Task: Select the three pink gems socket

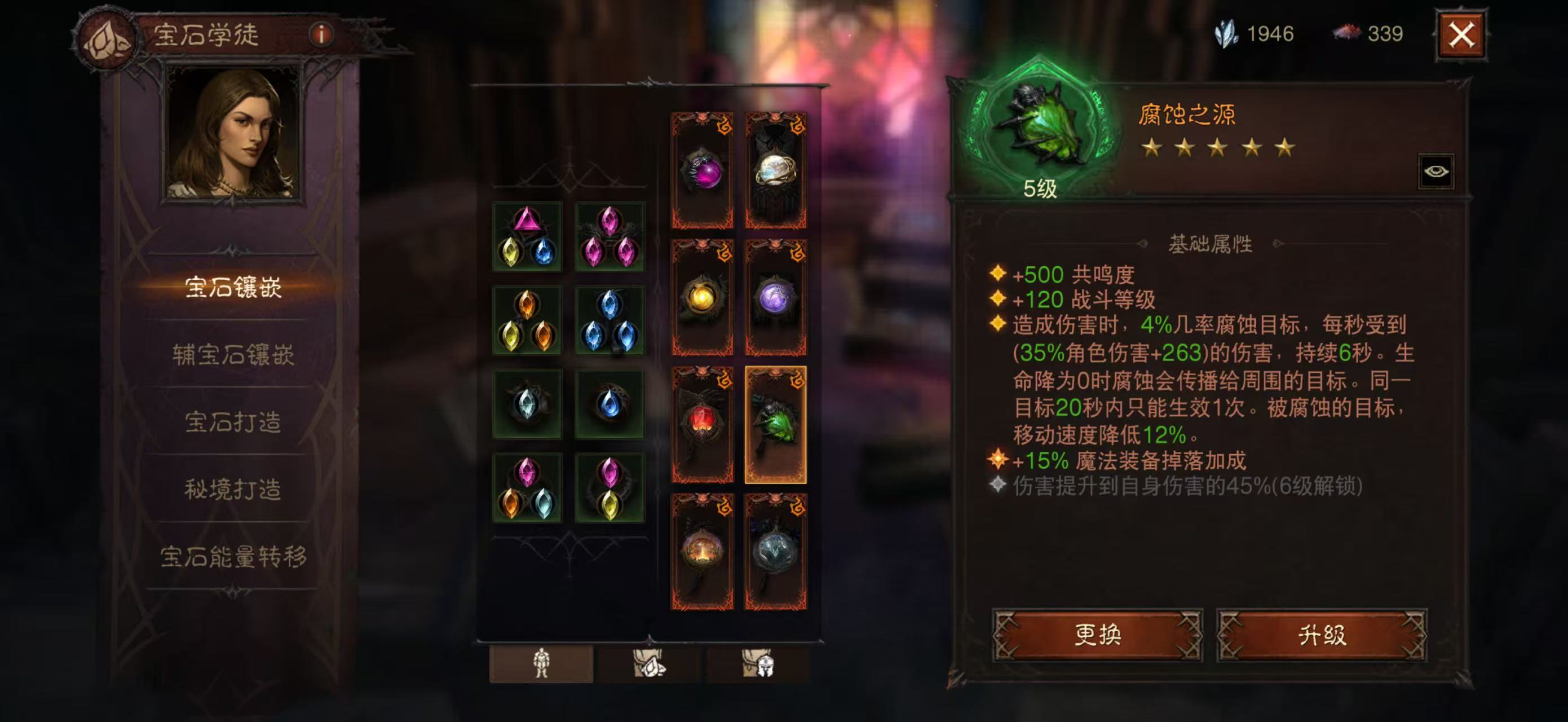Action: pos(609,237)
